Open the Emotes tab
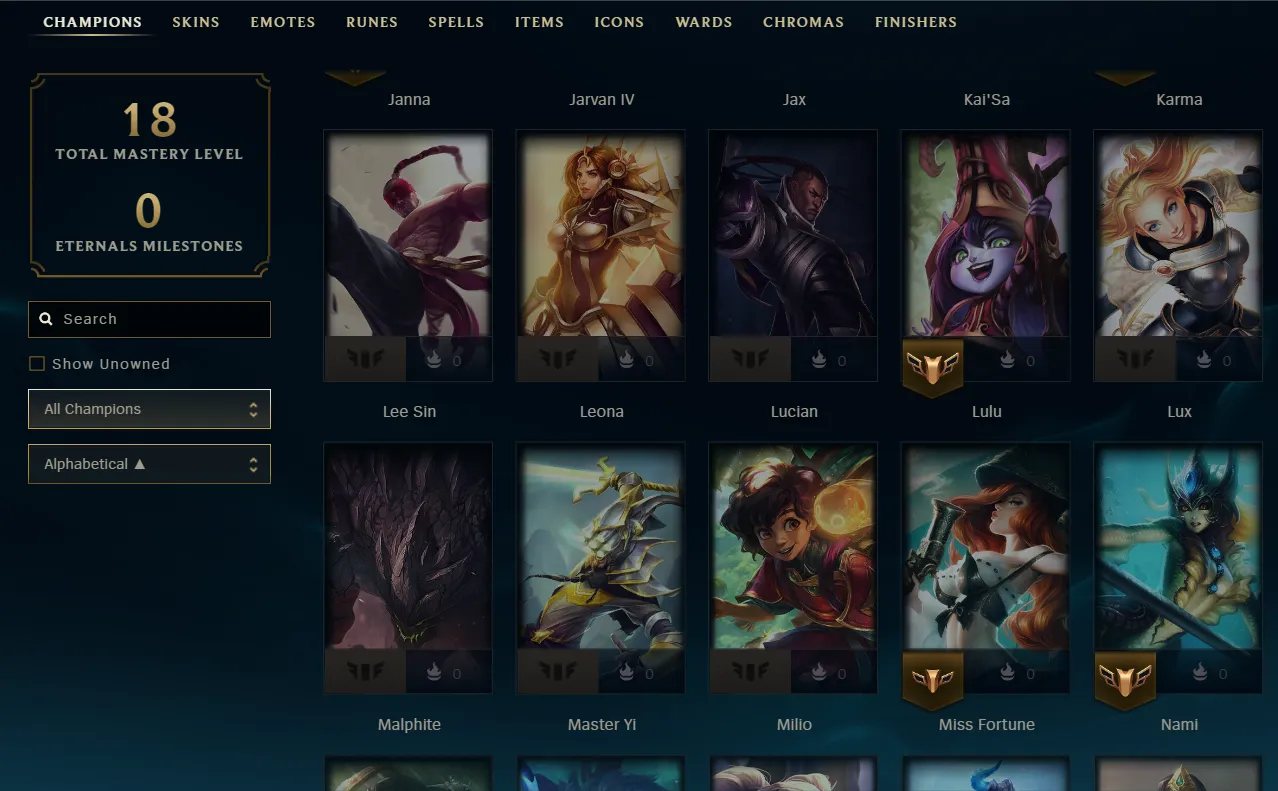The width and height of the screenshot is (1278, 791). point(283,22)
